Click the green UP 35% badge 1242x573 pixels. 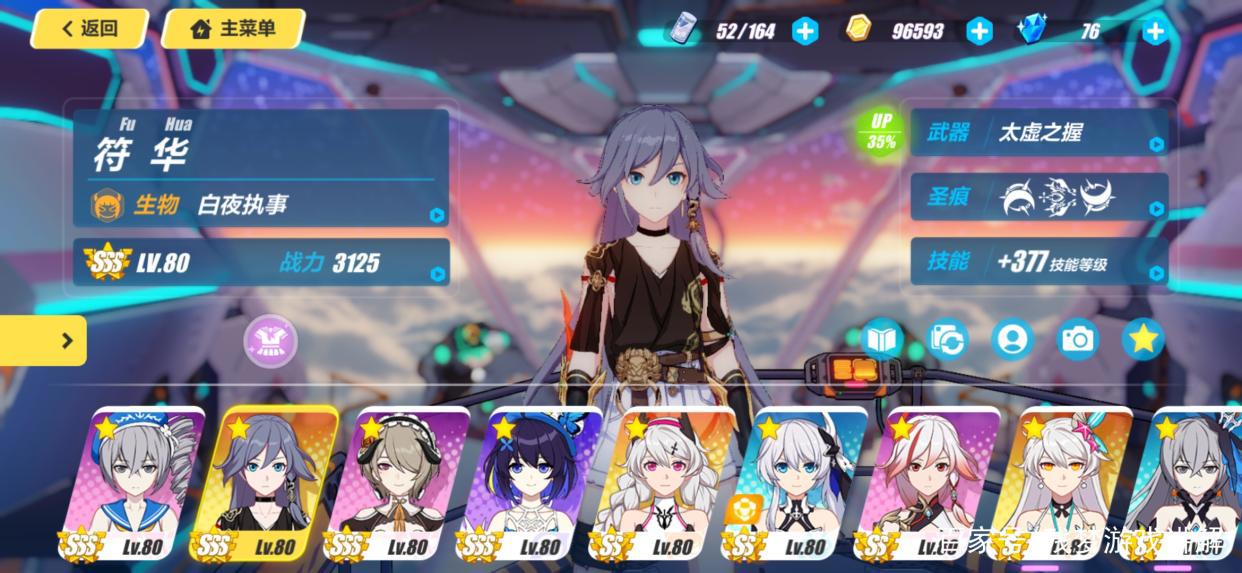point(880,131)
